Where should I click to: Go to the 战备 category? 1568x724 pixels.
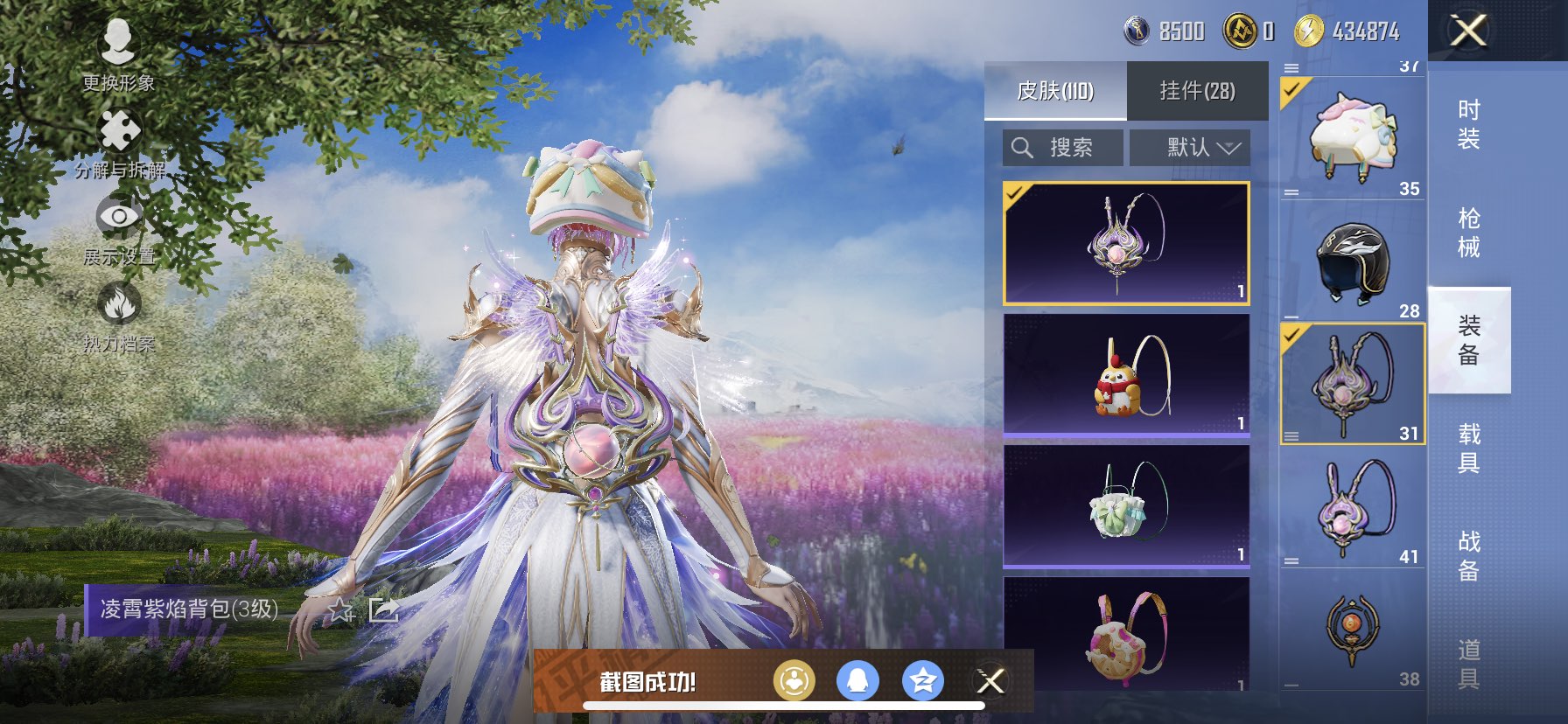[1469, 556]
